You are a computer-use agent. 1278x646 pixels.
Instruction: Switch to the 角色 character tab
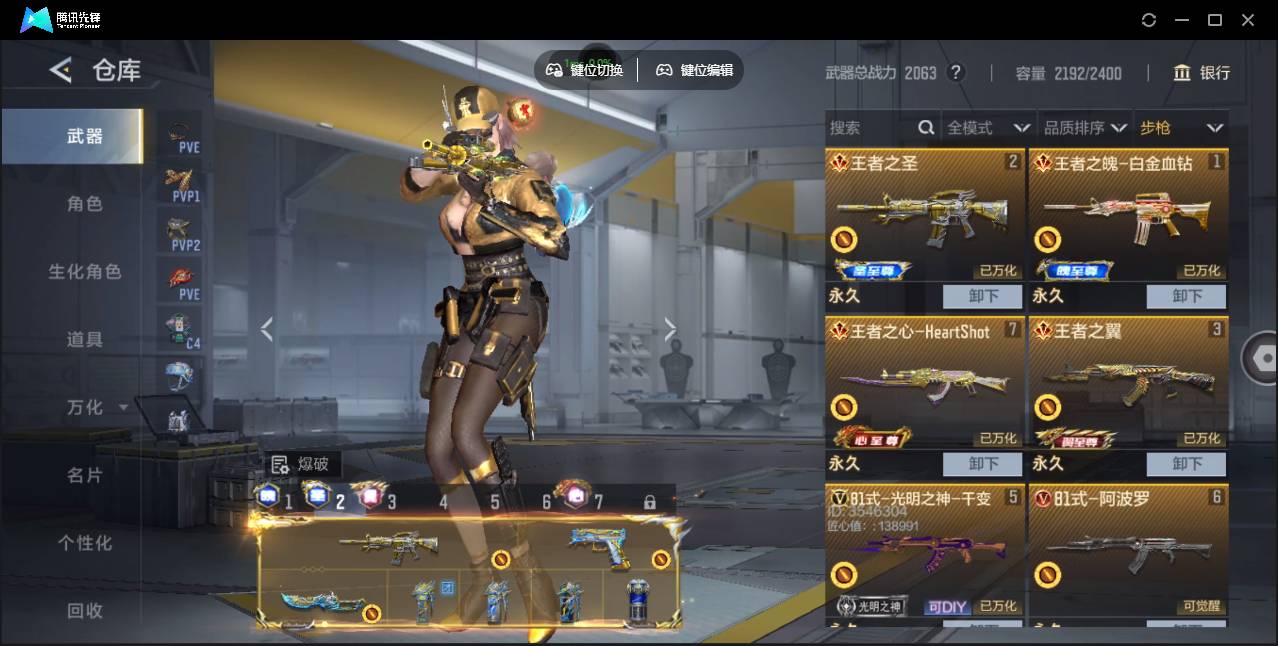(x=85, y=204)
